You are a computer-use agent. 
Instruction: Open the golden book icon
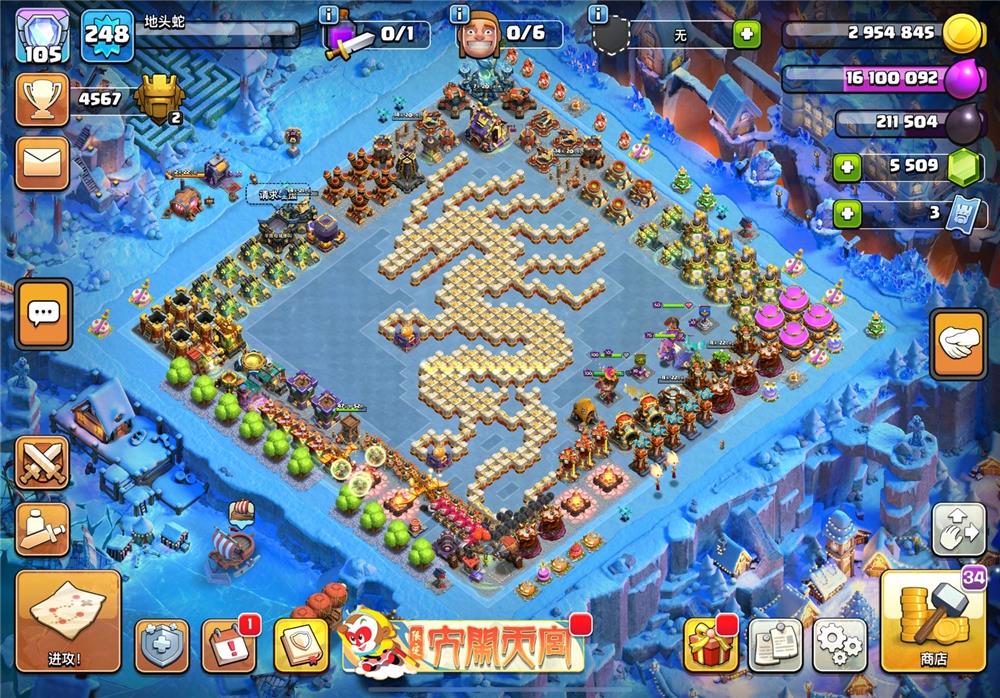pos(299,647)
